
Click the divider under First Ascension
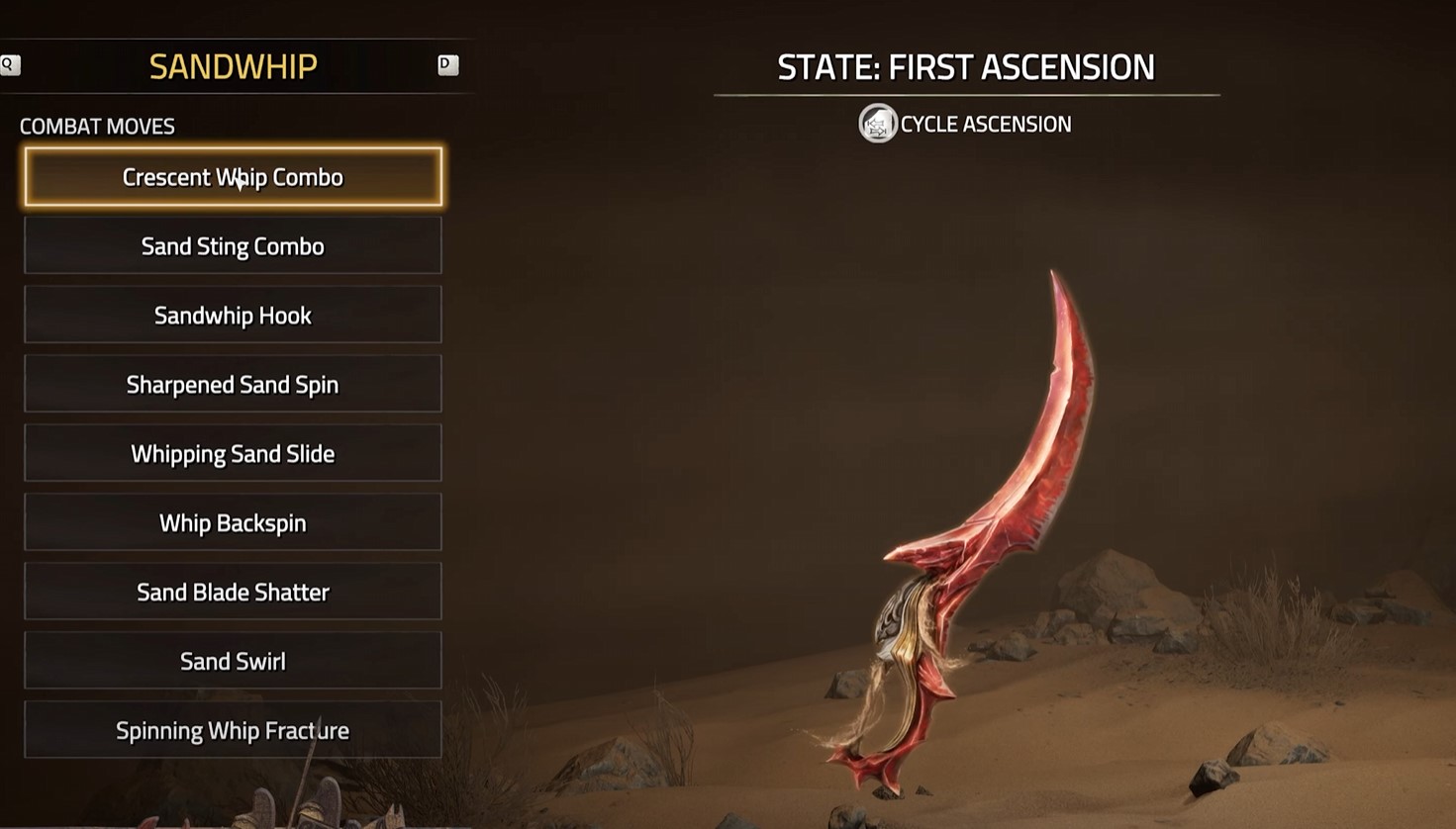point(967,95)
